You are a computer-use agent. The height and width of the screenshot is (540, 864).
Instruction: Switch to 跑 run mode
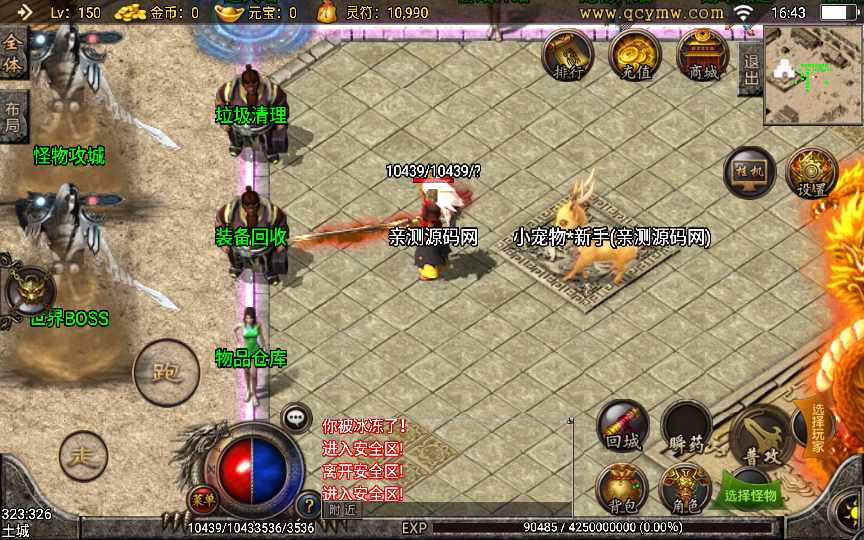point(164,373)
